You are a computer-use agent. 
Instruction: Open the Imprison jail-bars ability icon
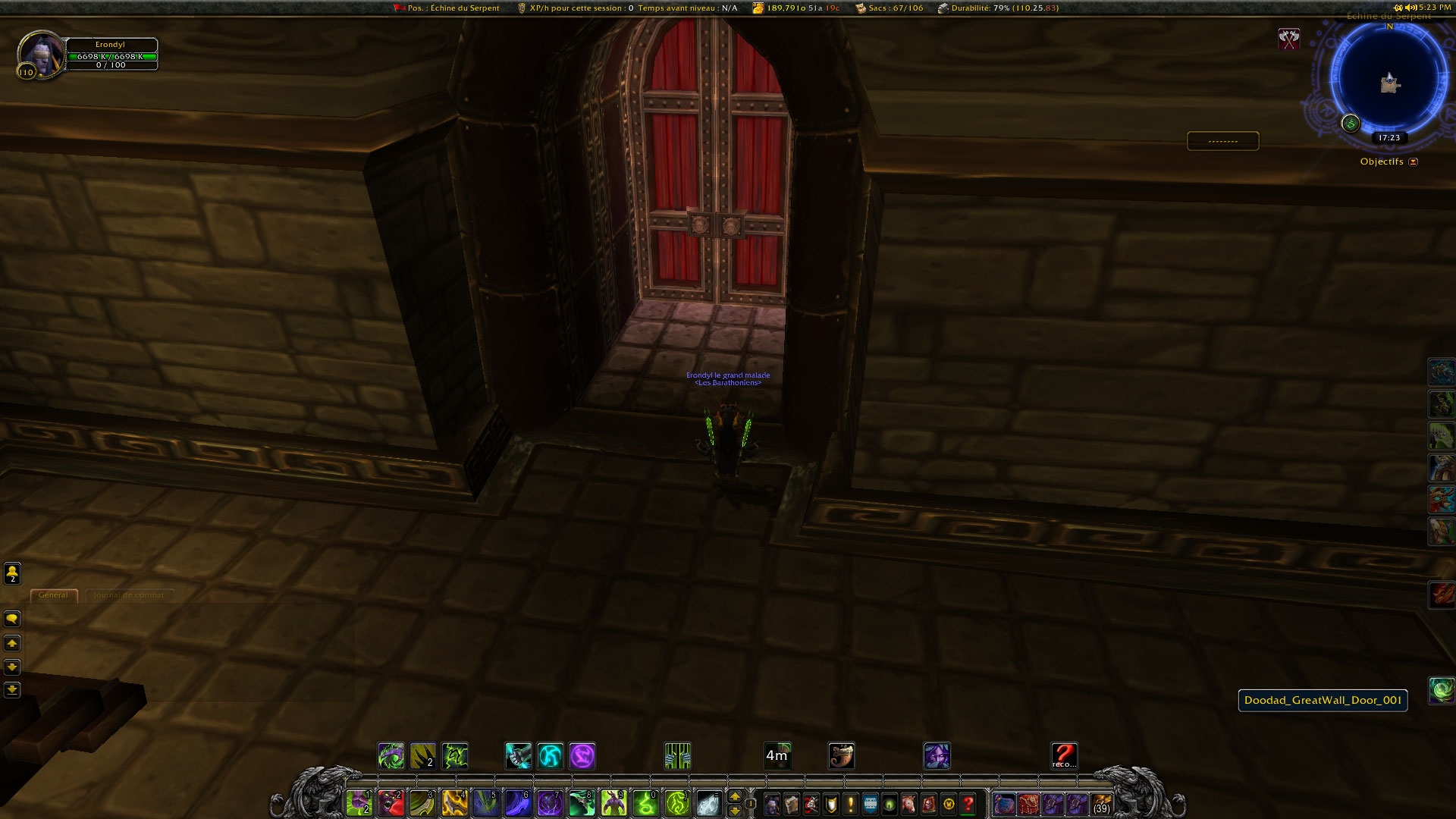[677, 755]
